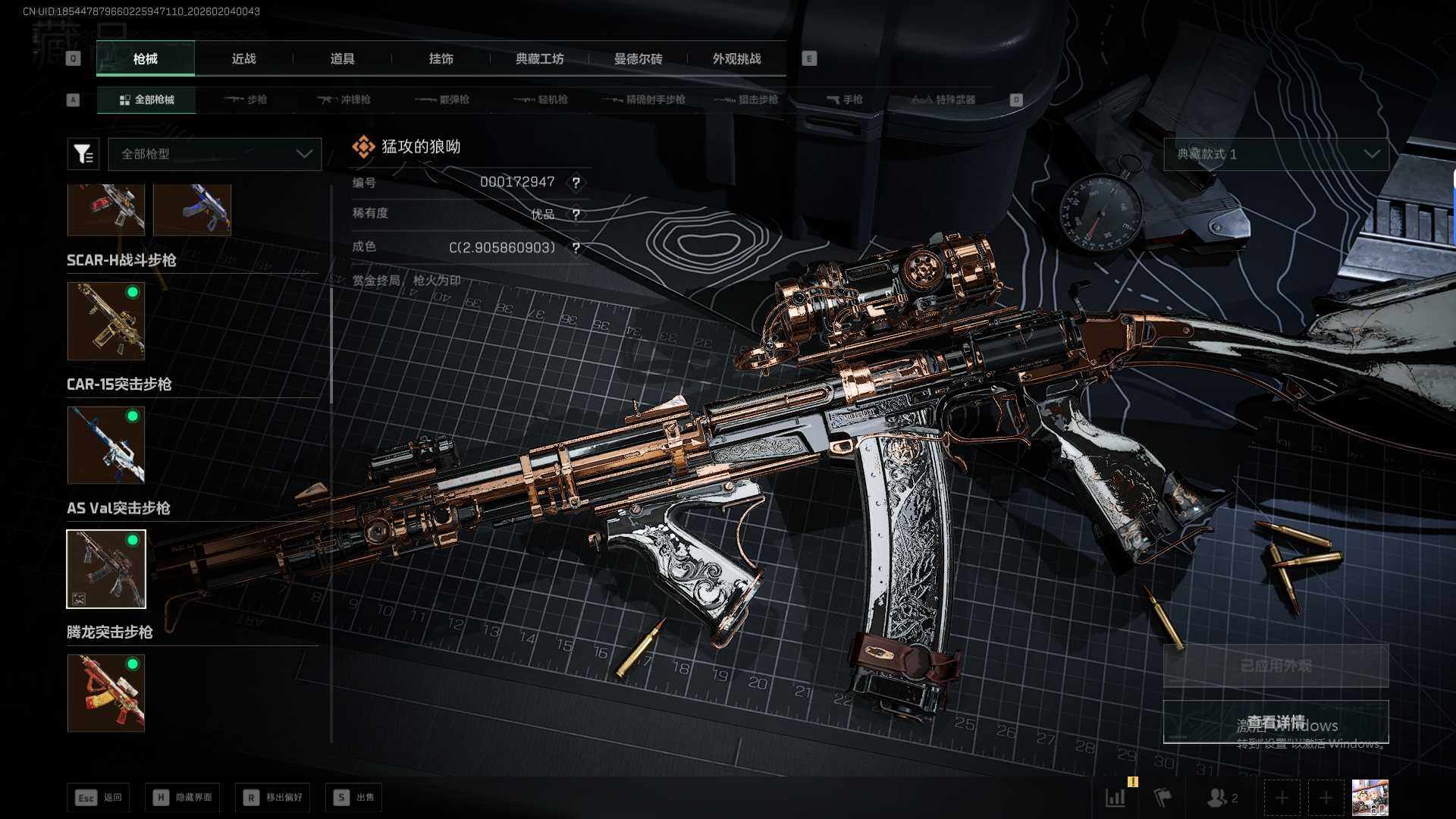The height and width of the screenshot is (819, 1456).
Task: Filter by 狙击步枪 sniper rifles
Action: 747,99
